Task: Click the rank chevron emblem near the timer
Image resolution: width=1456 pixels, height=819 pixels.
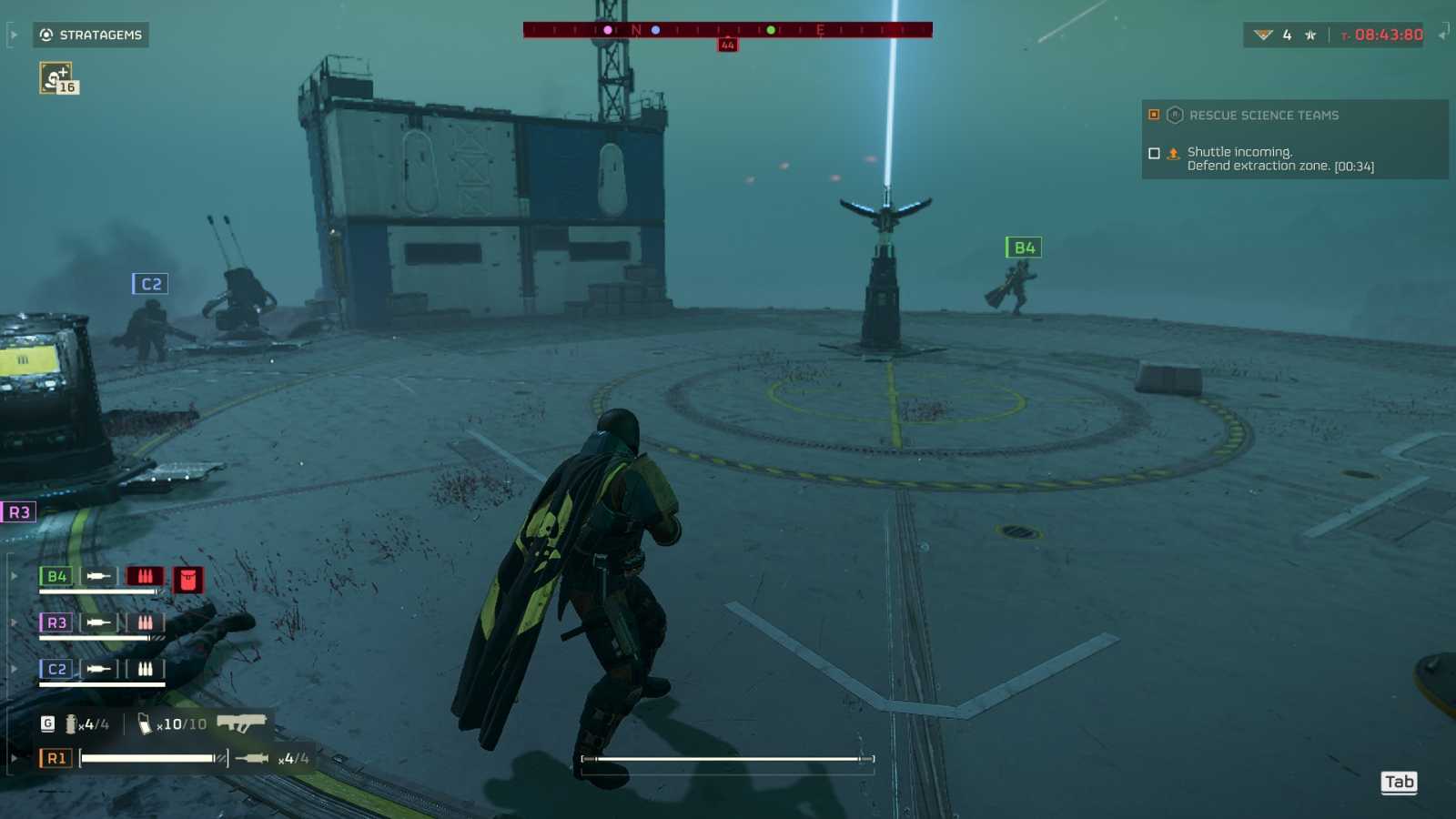Action: coord(1263,35)
